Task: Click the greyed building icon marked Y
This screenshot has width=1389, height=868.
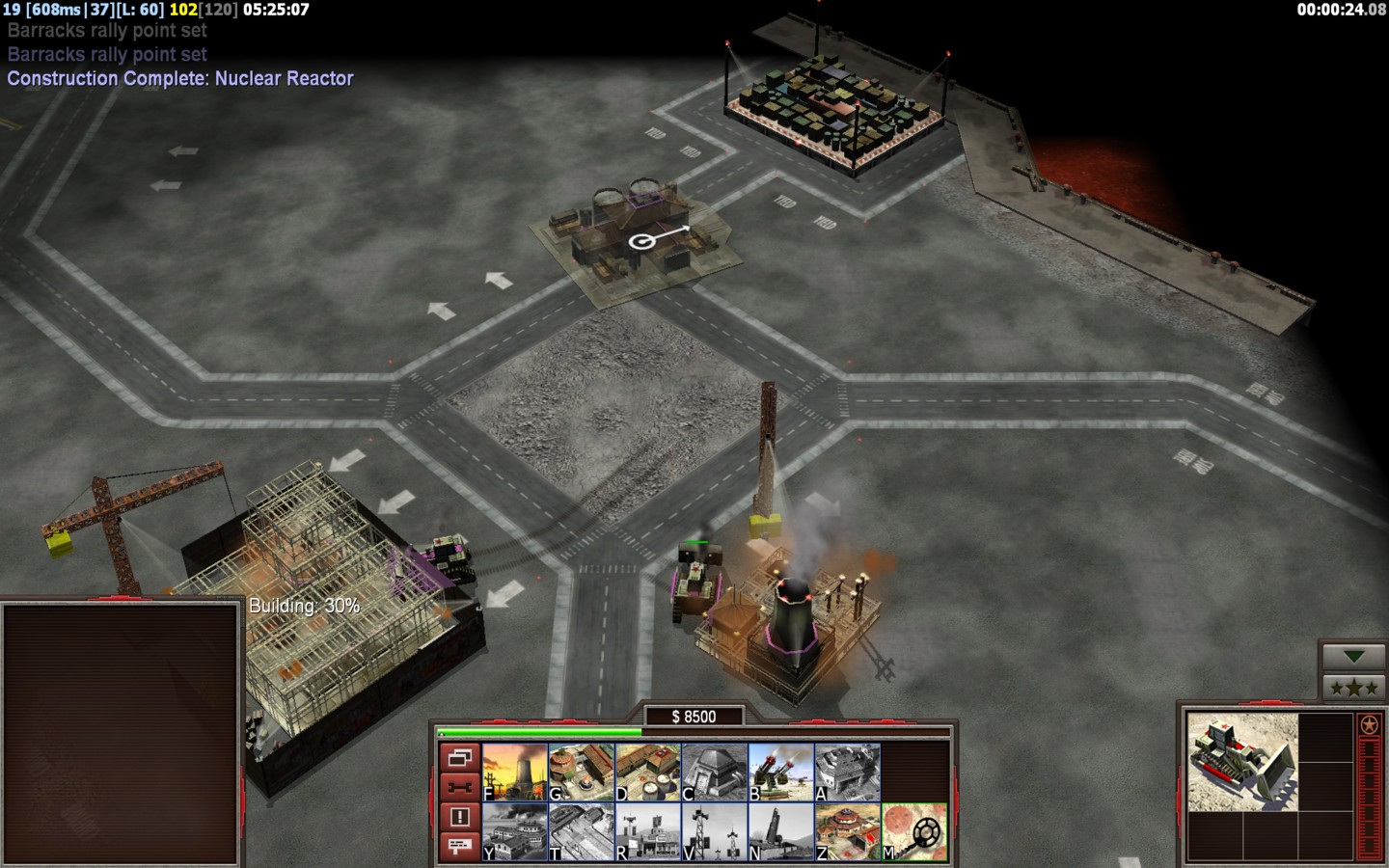Action: [x=515, y=831]
